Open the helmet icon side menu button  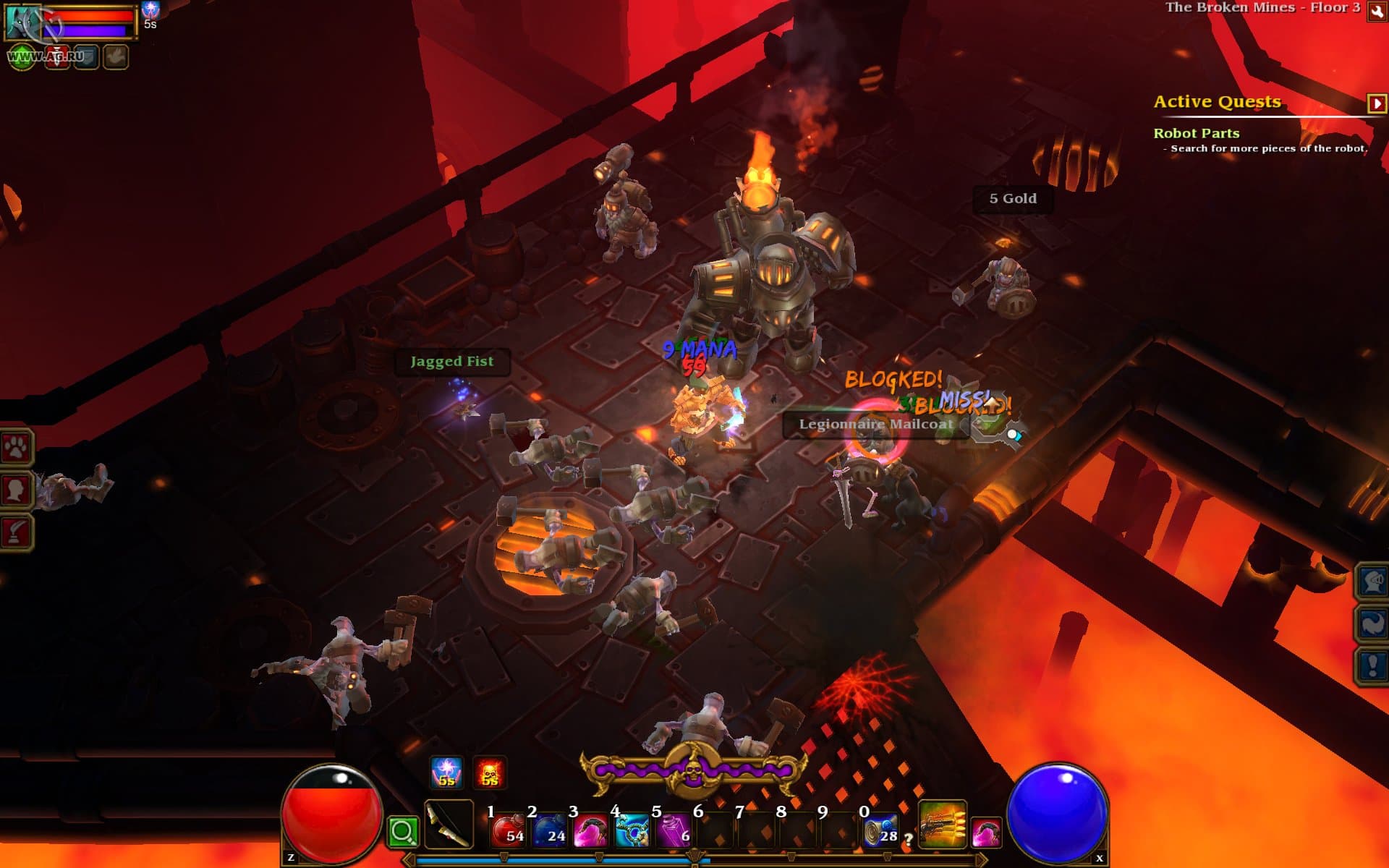[x=1372, y=581]
